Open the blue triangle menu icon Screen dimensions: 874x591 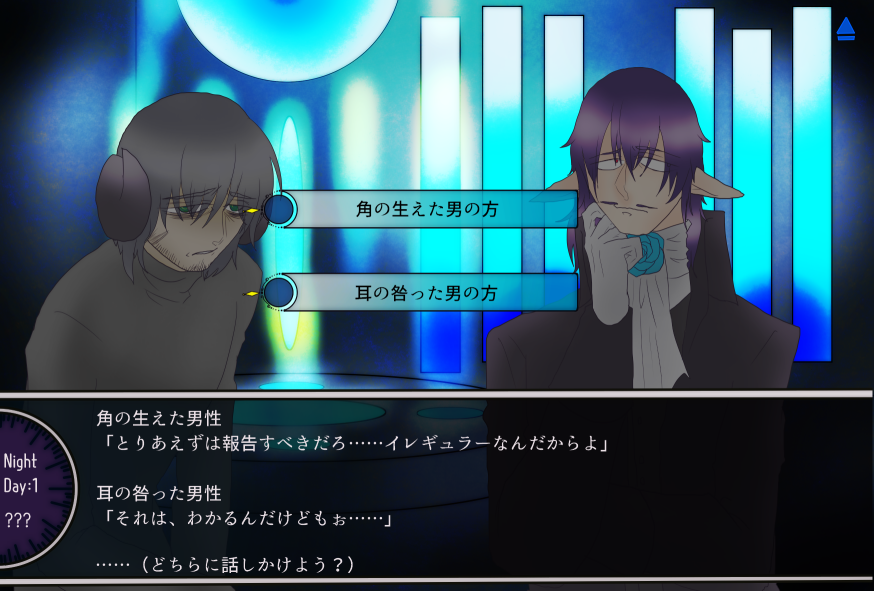(x=846, y=28)
